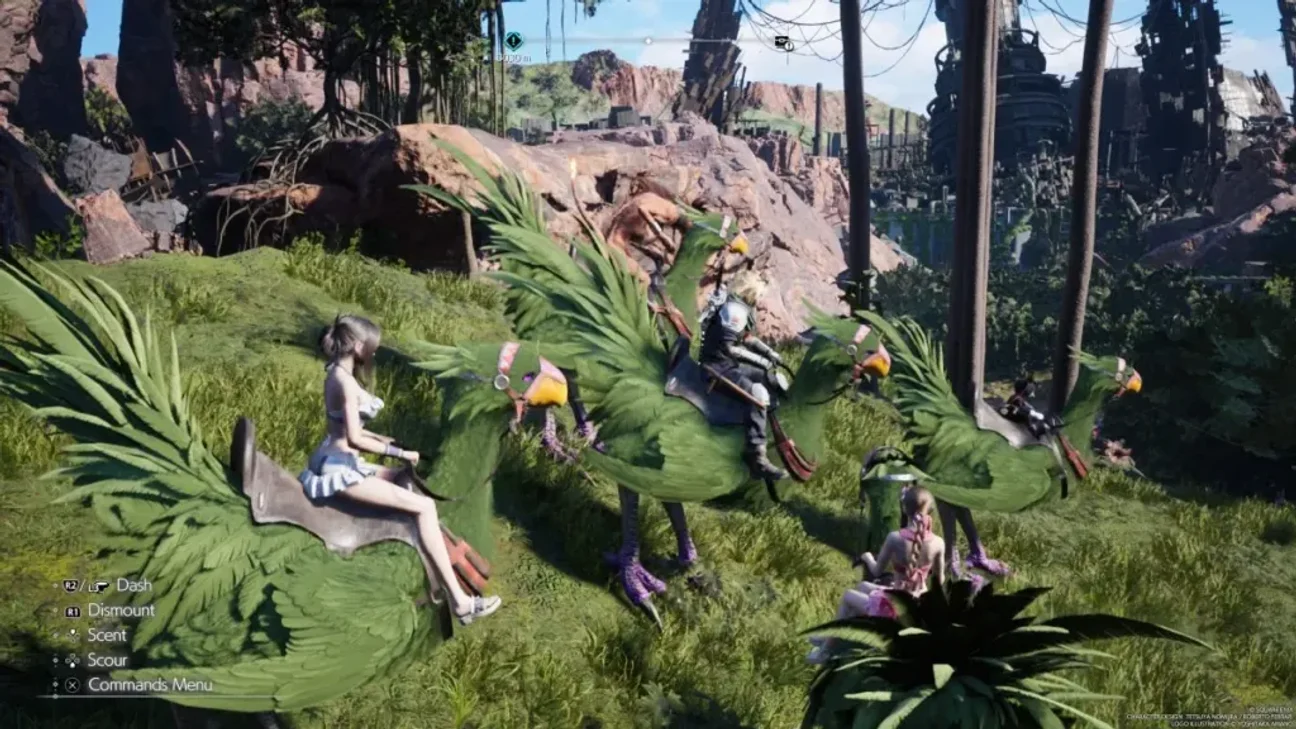
Task: Toggle the Scent tracking ability
Action: (107, 635)
